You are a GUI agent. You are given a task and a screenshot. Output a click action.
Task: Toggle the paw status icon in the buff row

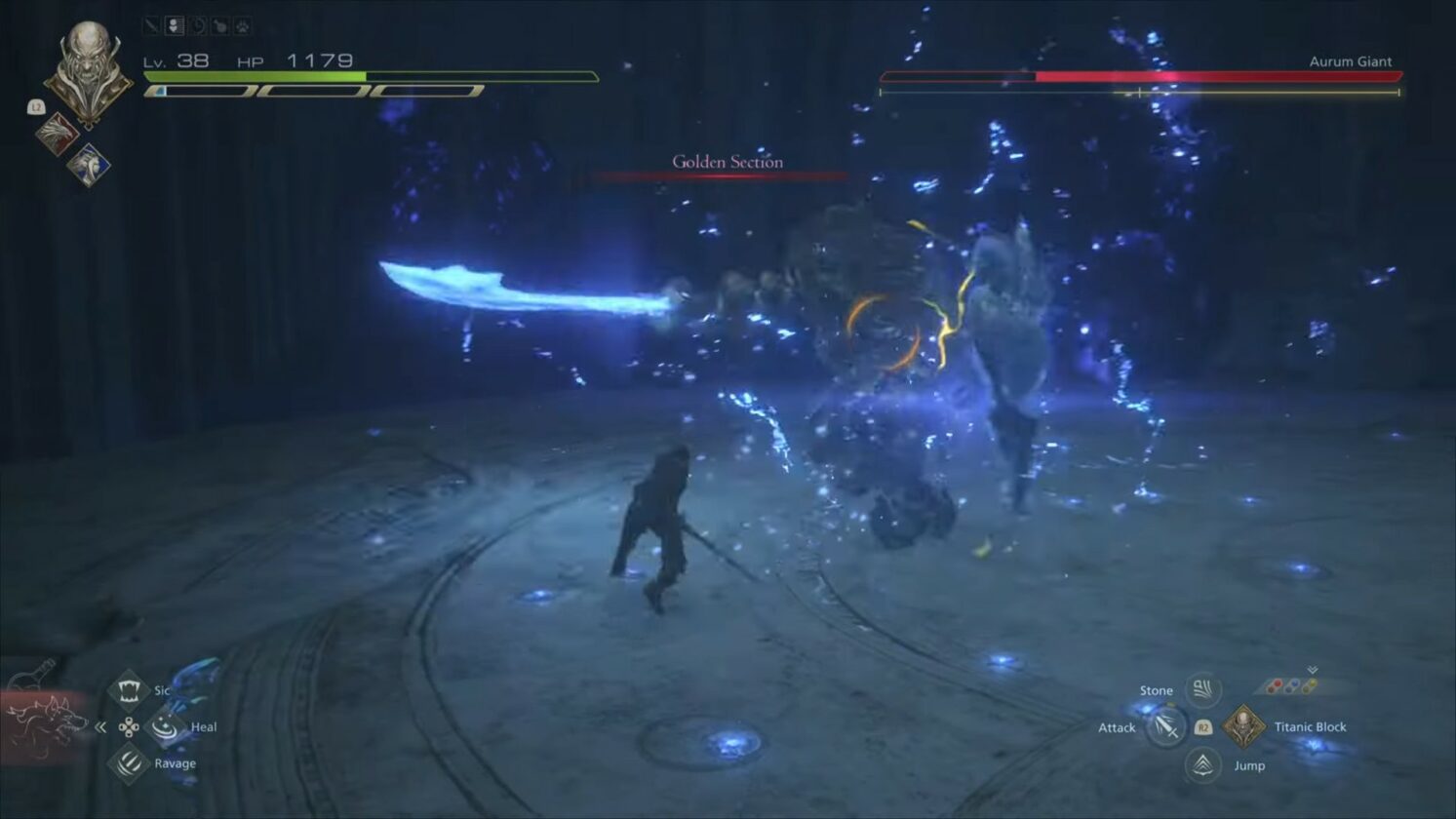(x=242, y=26)
